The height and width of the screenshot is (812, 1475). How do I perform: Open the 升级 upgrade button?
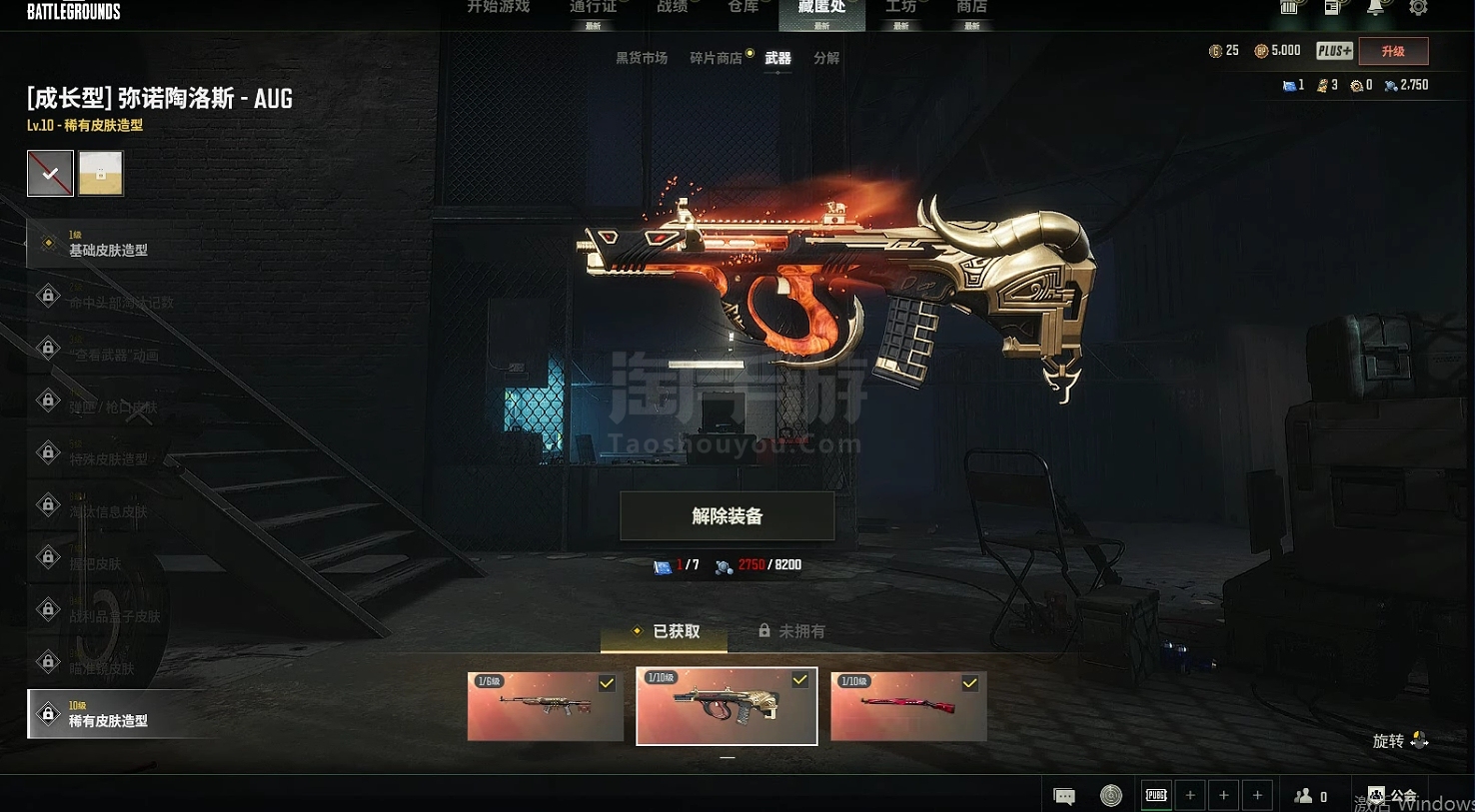pos(1393,51)
